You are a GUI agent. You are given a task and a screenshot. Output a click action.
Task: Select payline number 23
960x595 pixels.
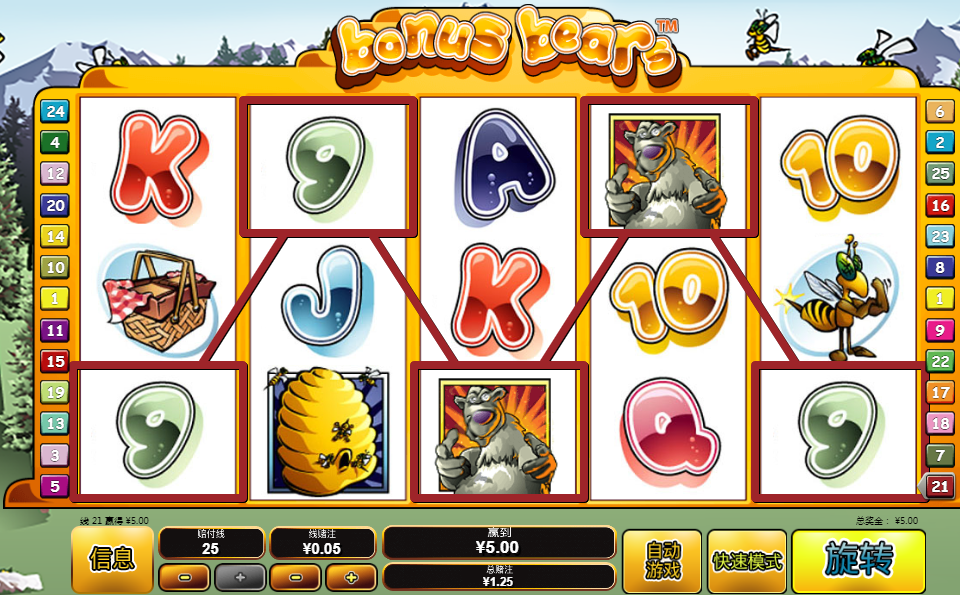pyautogui.click(x=940, y=236)
